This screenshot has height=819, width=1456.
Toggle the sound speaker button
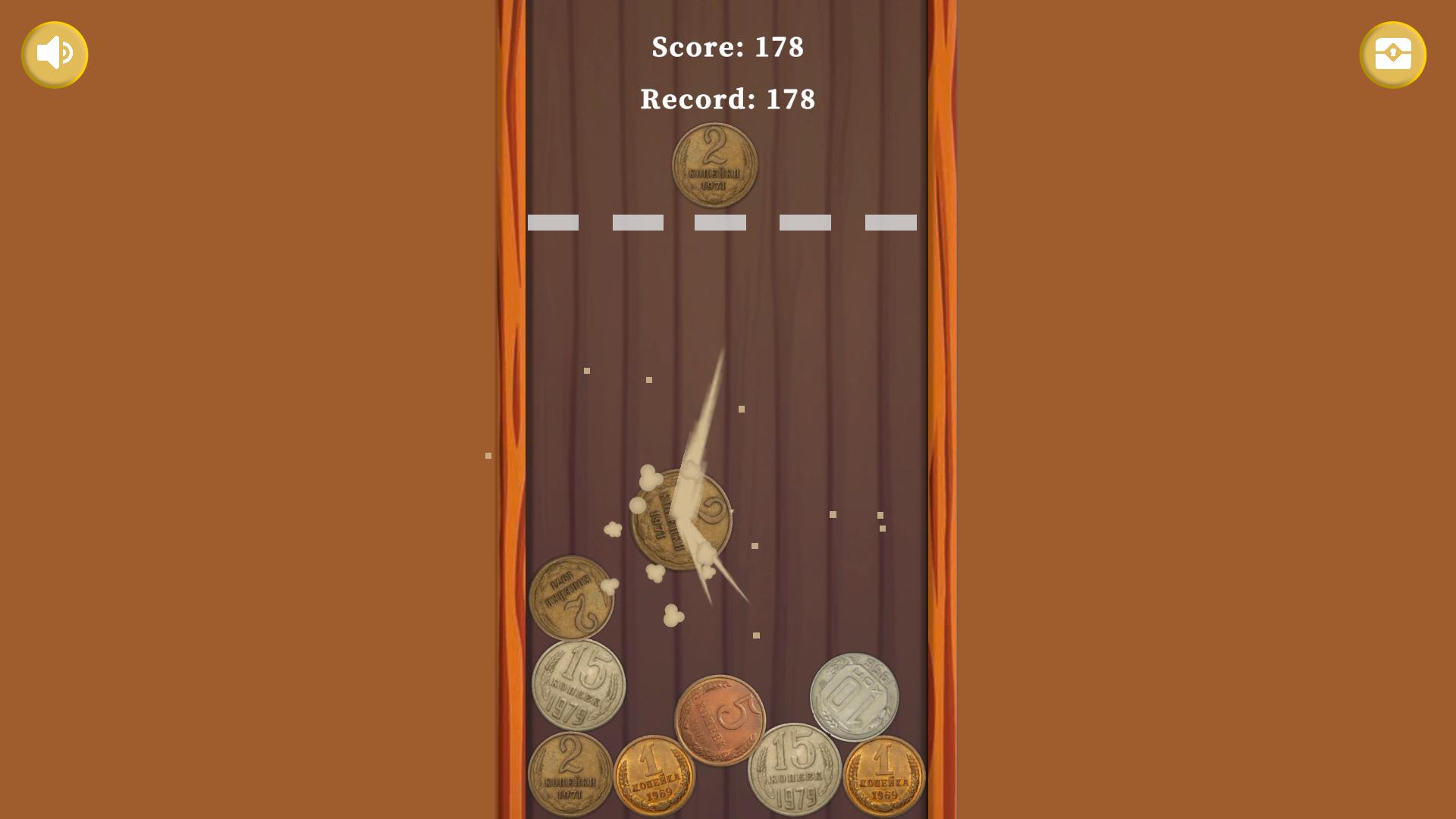click(x=55, y=54)
